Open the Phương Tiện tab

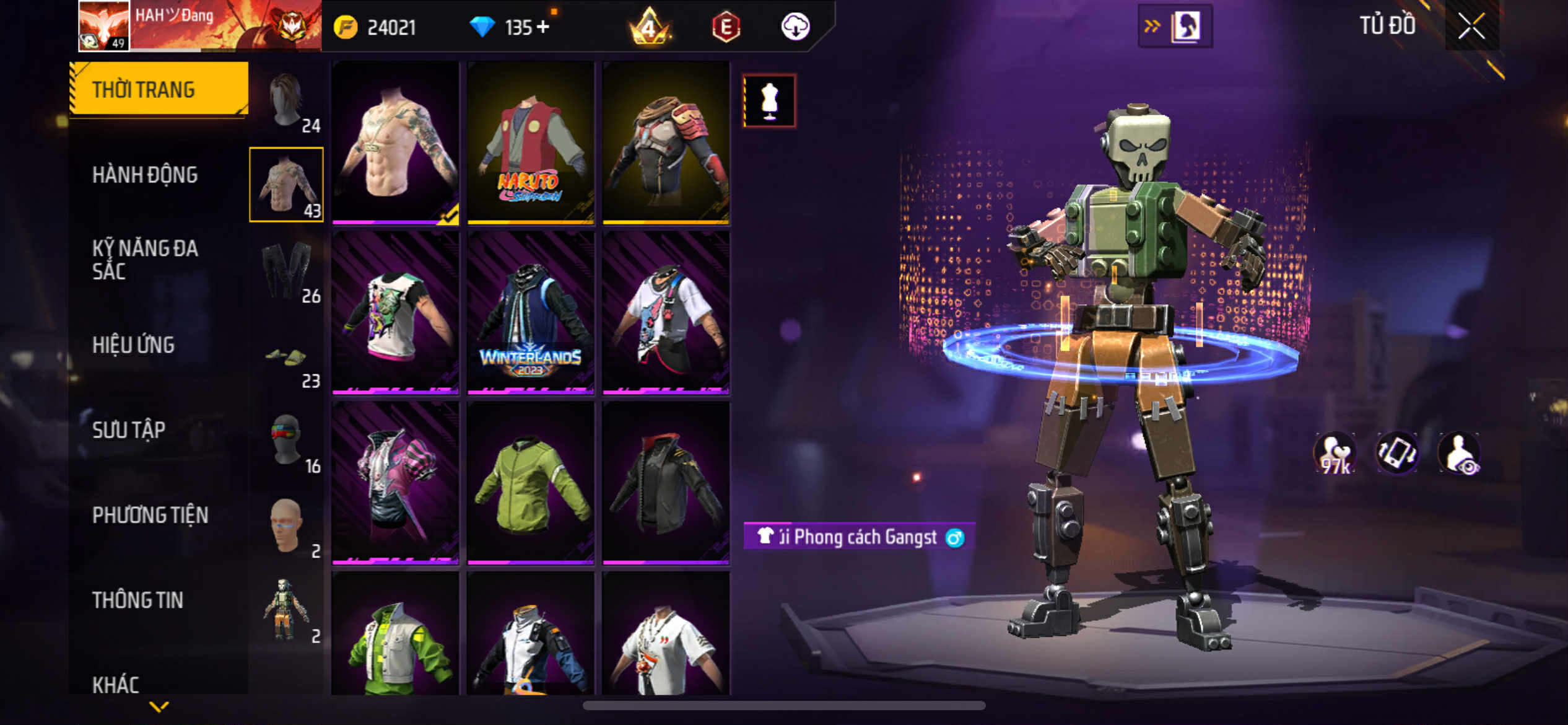(x=150, y=515)
